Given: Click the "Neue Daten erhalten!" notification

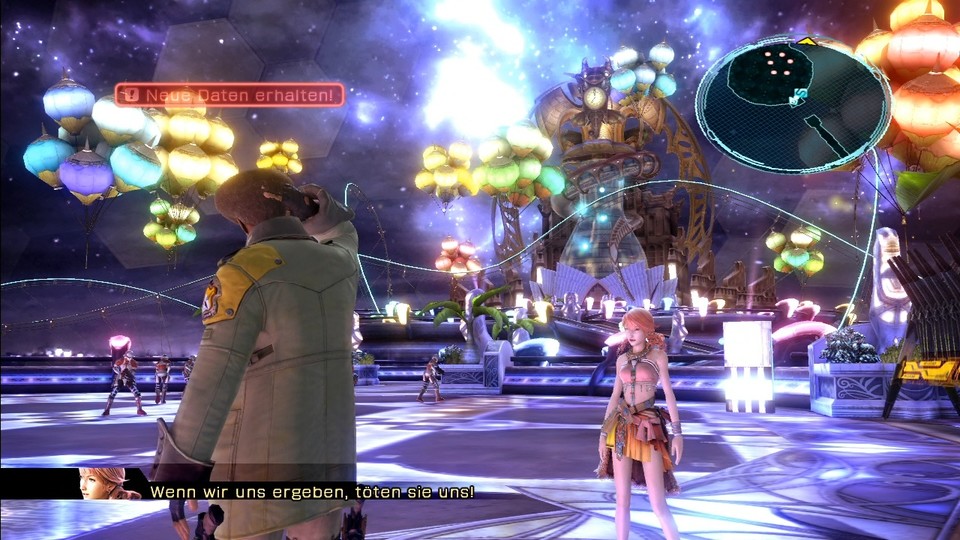Looking at the screenshot, I should [229, 96].
